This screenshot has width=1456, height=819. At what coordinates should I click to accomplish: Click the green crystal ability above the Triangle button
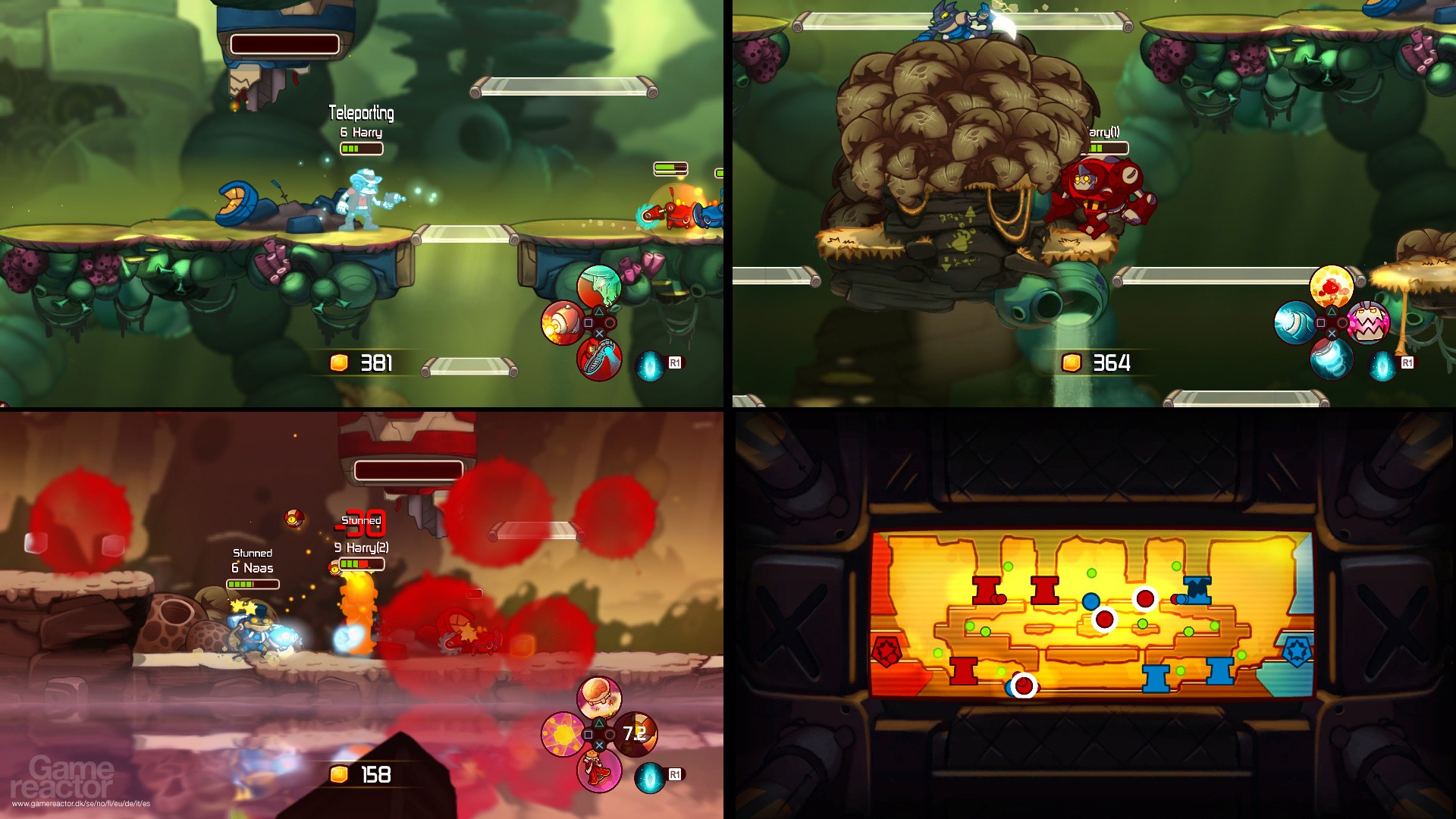pyautogui.click(x=599, y=286)
